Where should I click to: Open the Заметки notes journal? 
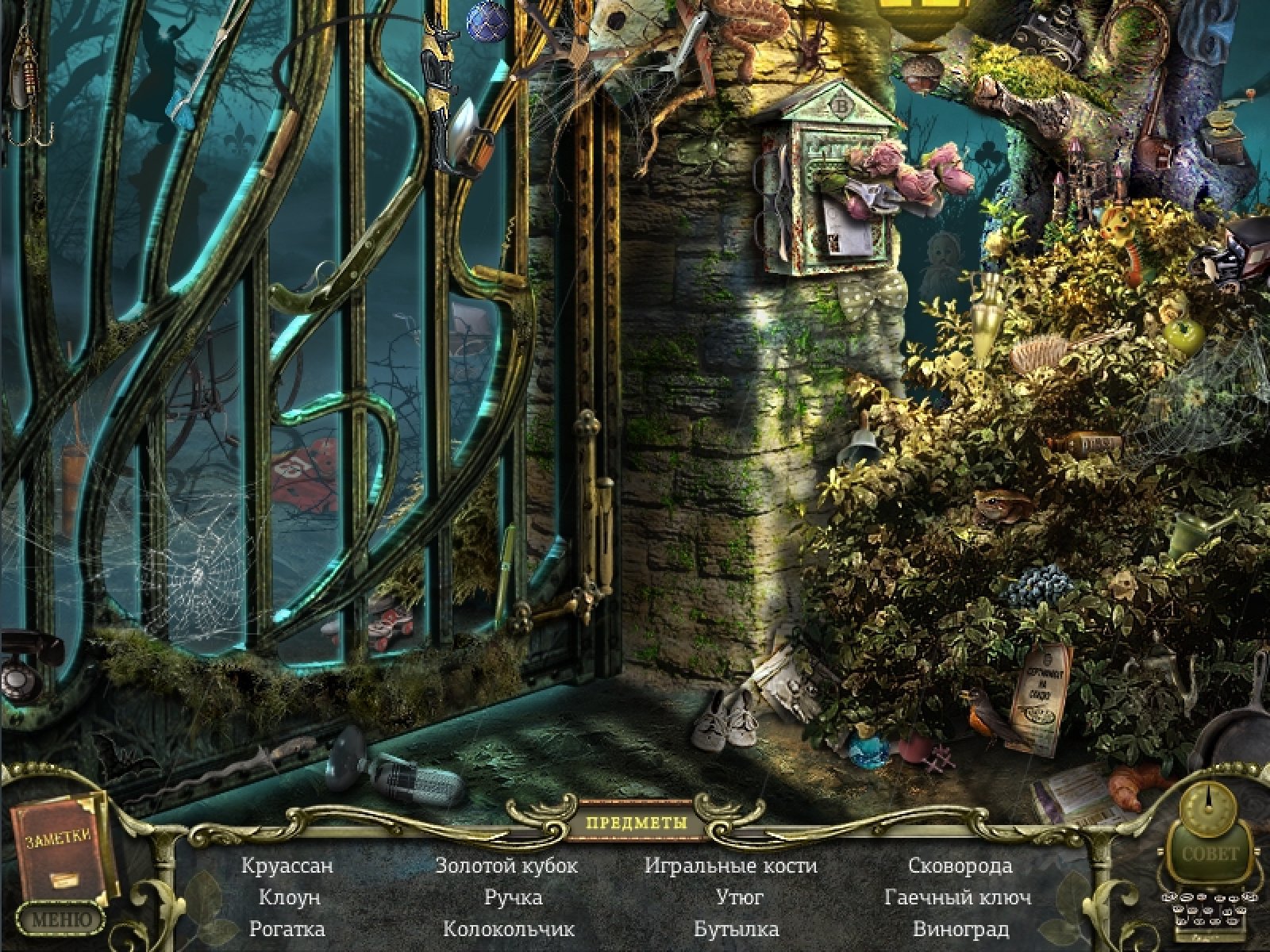pyautogui.click(x=60, y=849)
